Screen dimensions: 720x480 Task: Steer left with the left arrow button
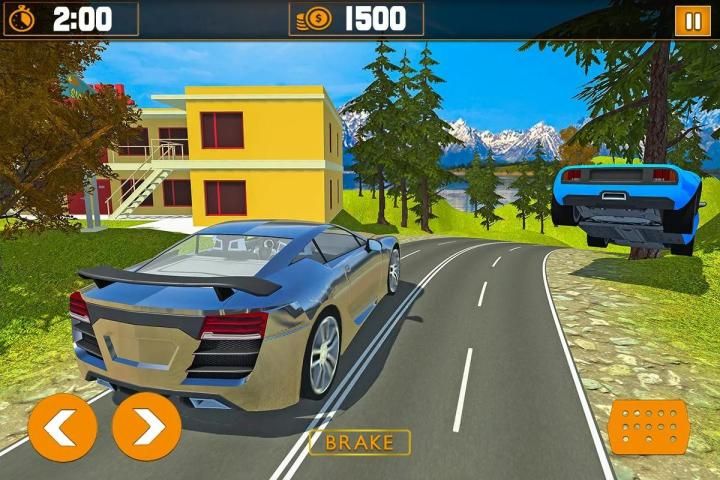[62, 427]
